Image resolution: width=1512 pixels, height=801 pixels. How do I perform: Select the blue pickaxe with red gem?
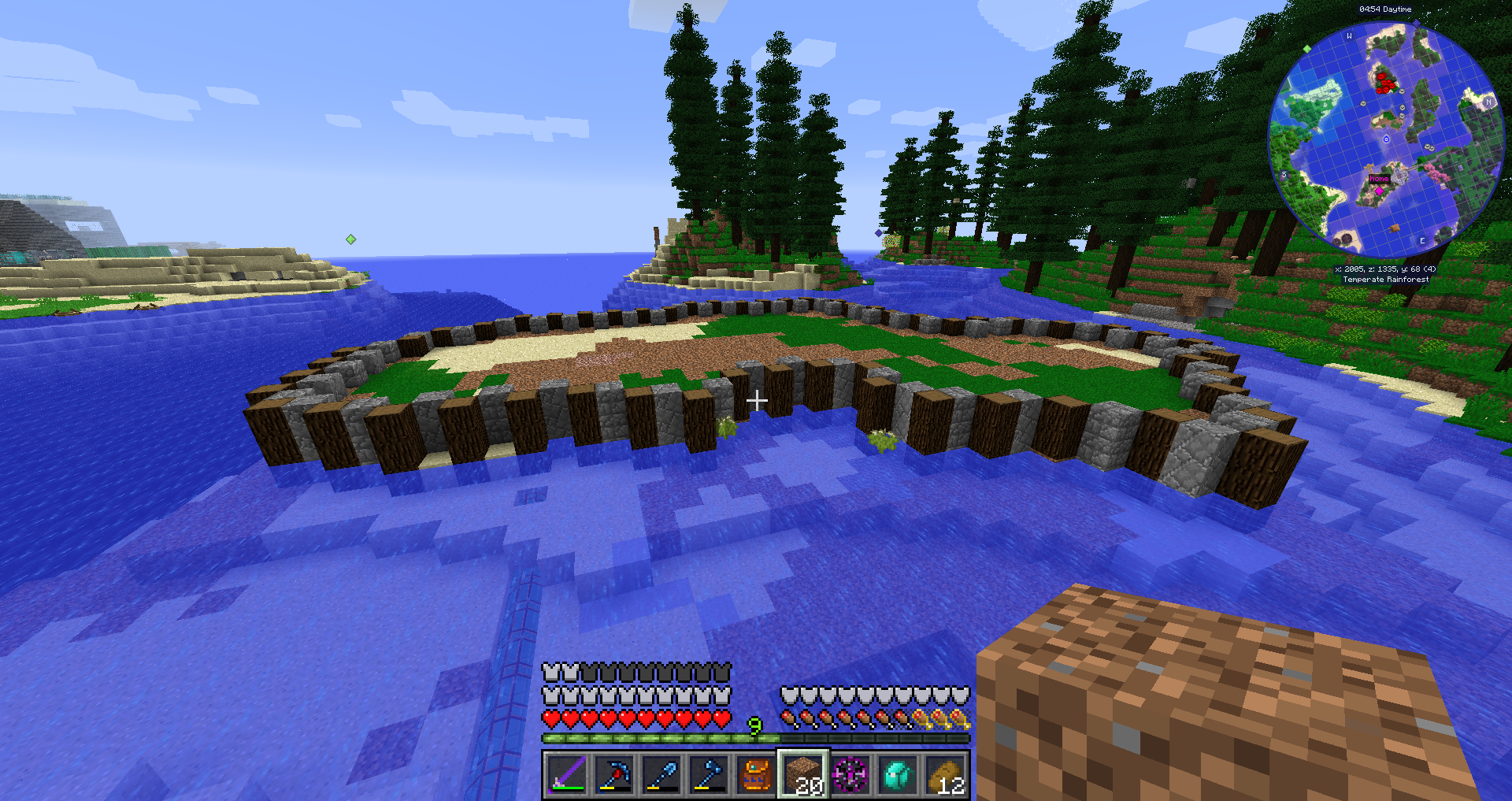coord(613,774)
